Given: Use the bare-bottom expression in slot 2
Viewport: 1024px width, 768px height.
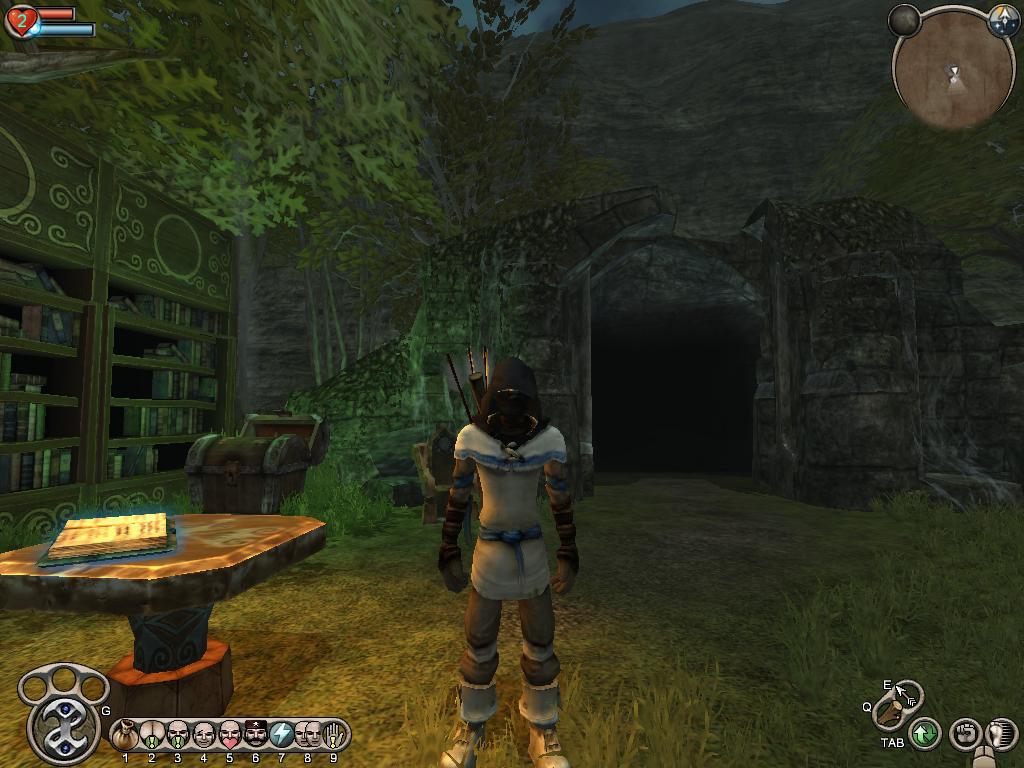Looking at the screenshot, I should pos(152,735).
